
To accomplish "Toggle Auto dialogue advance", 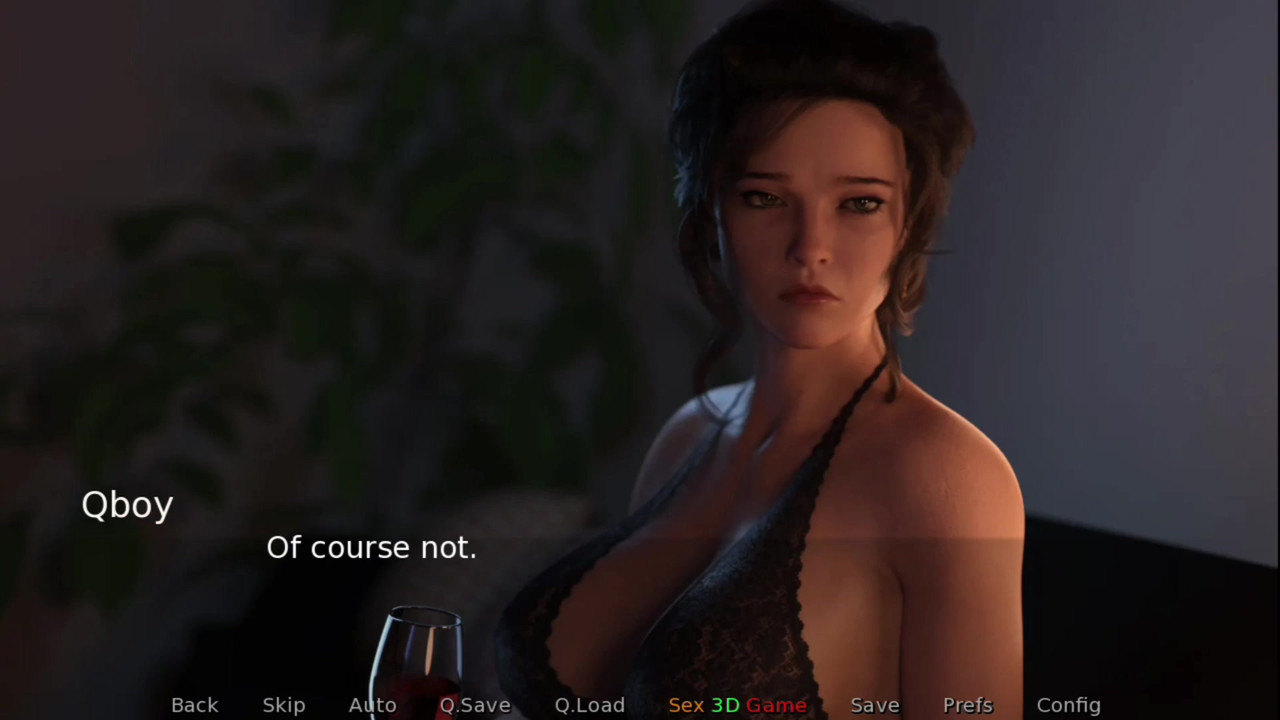I will [372, 705].
